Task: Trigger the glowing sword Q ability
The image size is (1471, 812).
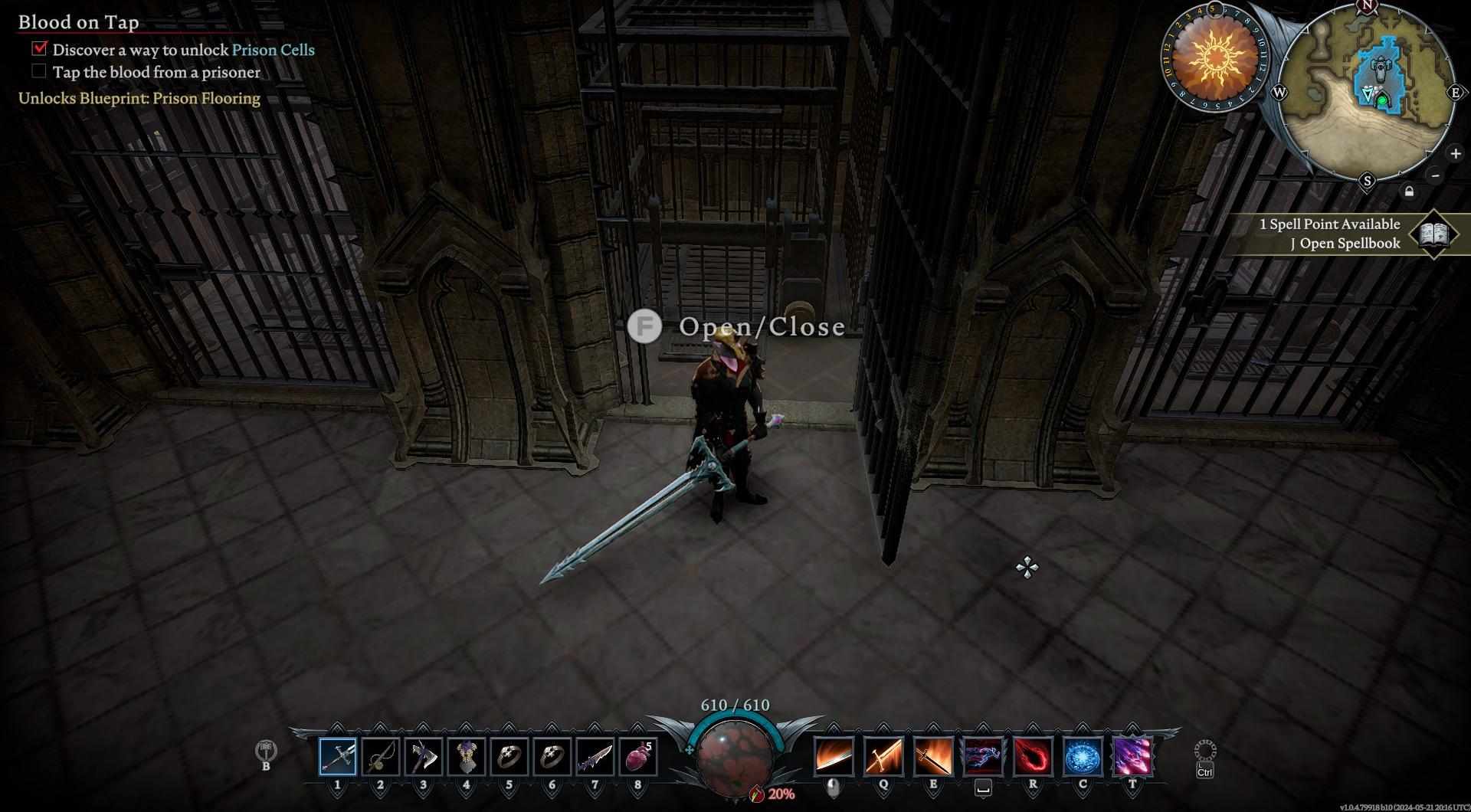Action: (883, 756)
